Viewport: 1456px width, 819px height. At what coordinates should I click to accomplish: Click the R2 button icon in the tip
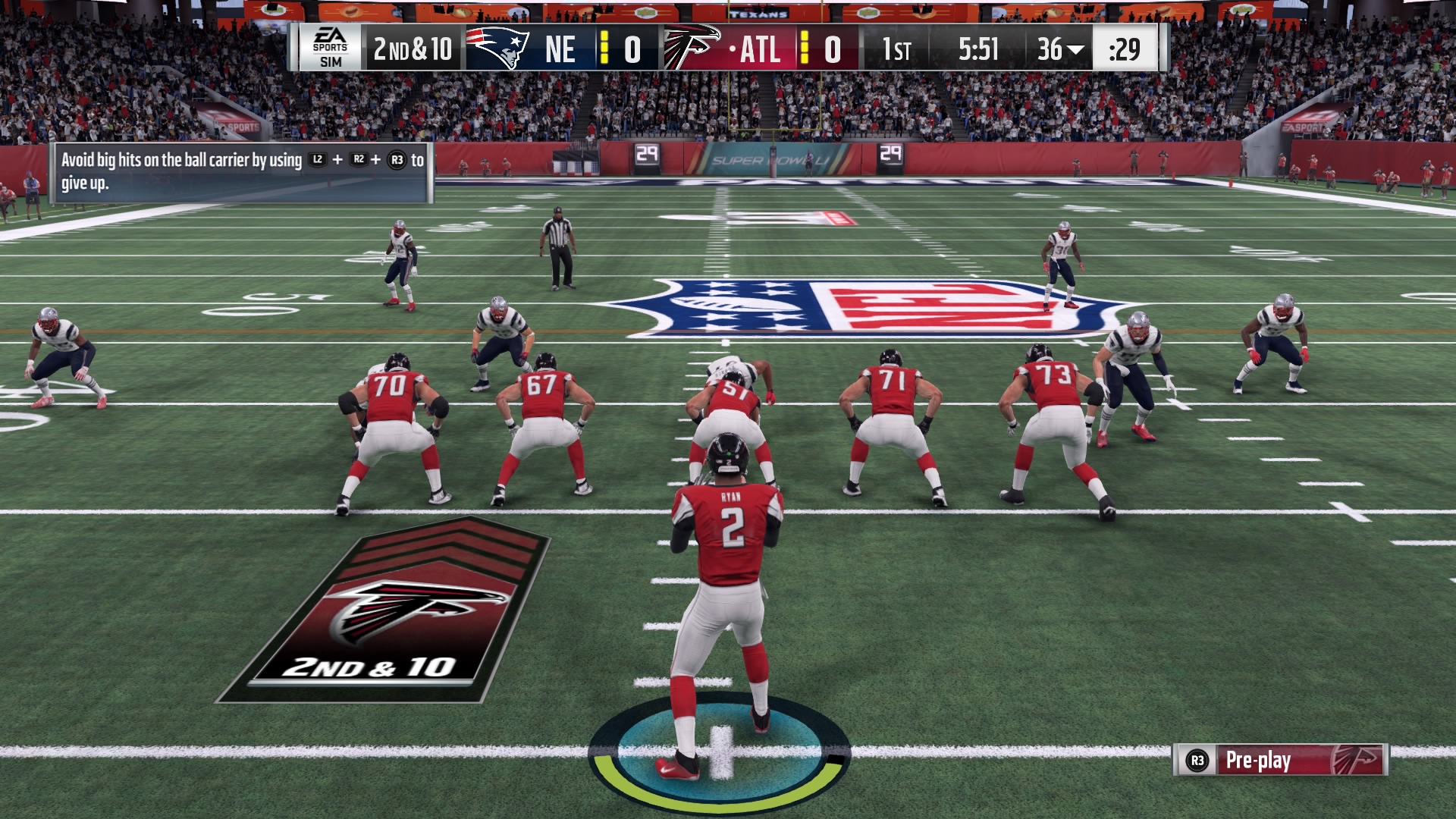click(x=359, y=159)
